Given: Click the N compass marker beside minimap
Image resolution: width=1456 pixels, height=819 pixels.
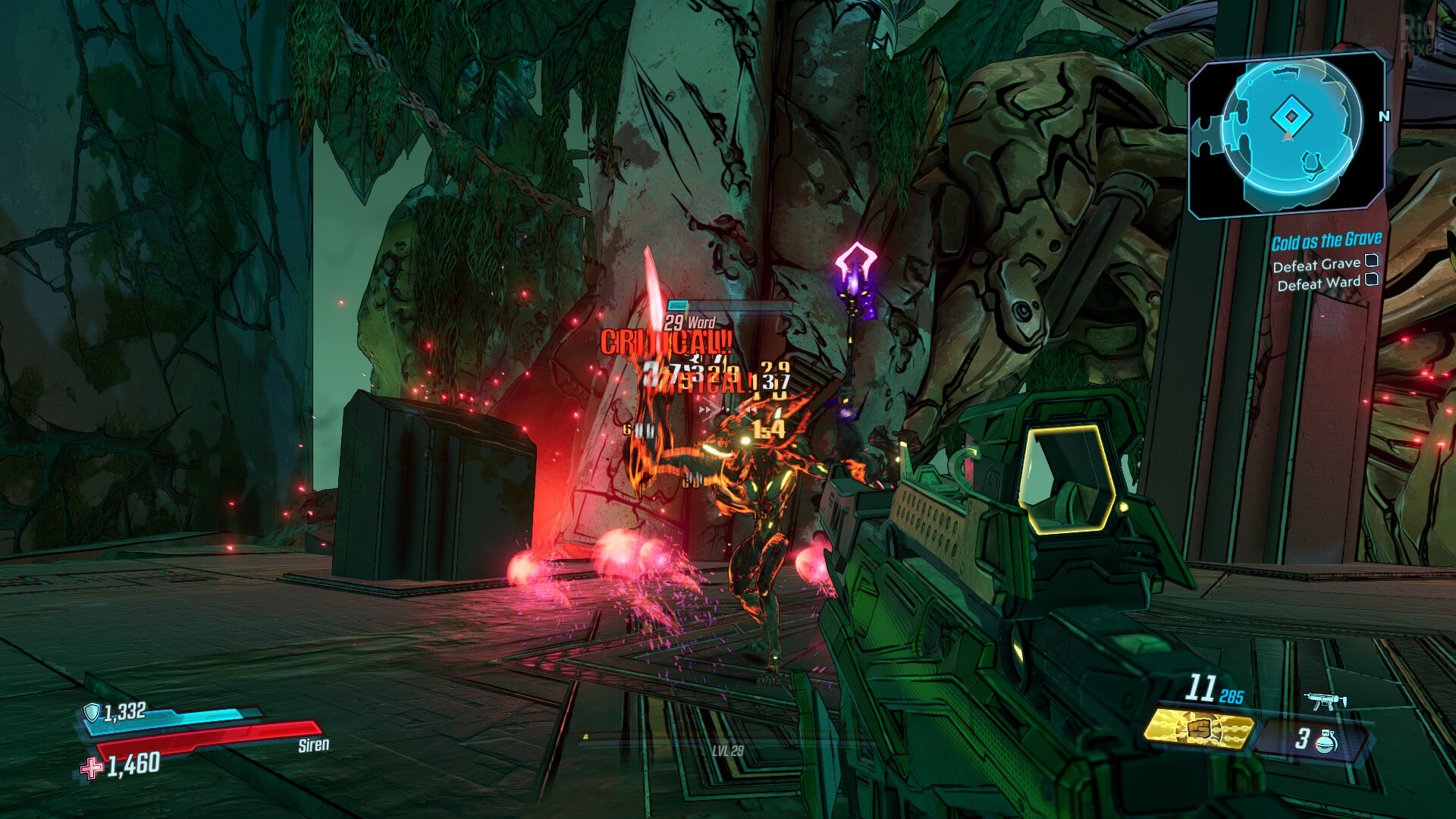Looking at the screenshot, I should 1384,116.
